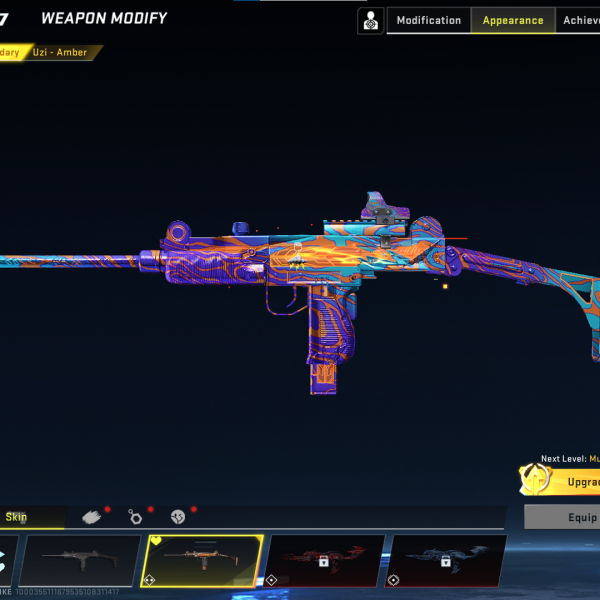The width and height of the screenshot is (600, 600).
Task: Choose the locked red Uzi skin
Action: tap(325, 560)
